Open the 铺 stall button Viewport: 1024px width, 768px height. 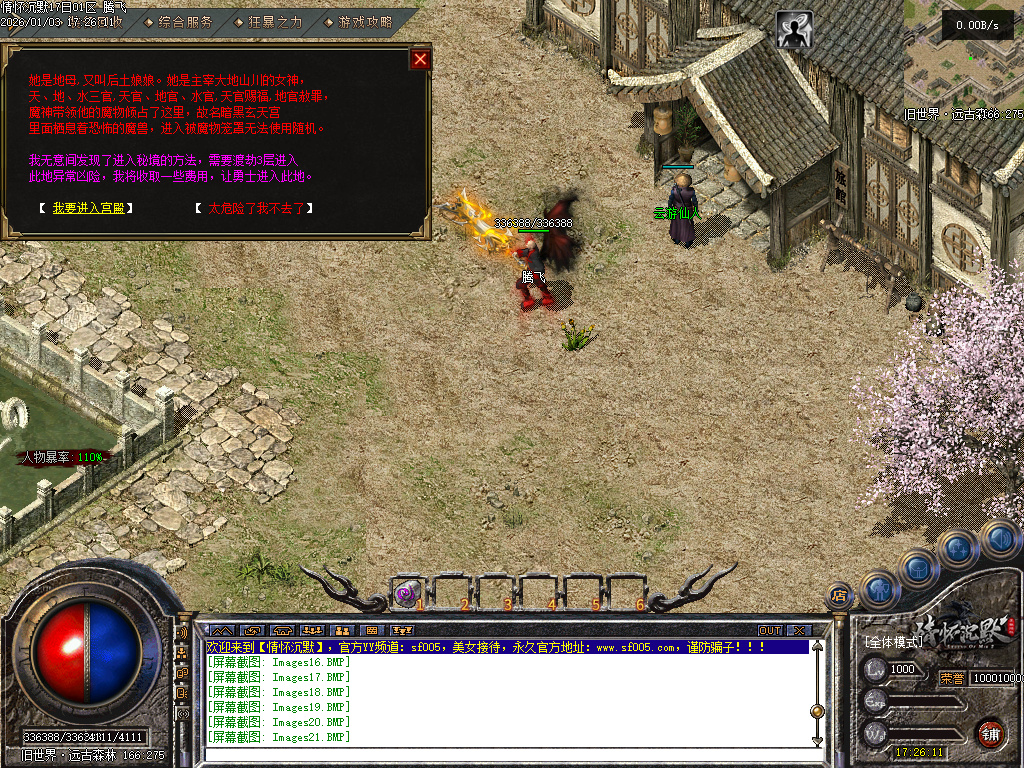[990, 734]
